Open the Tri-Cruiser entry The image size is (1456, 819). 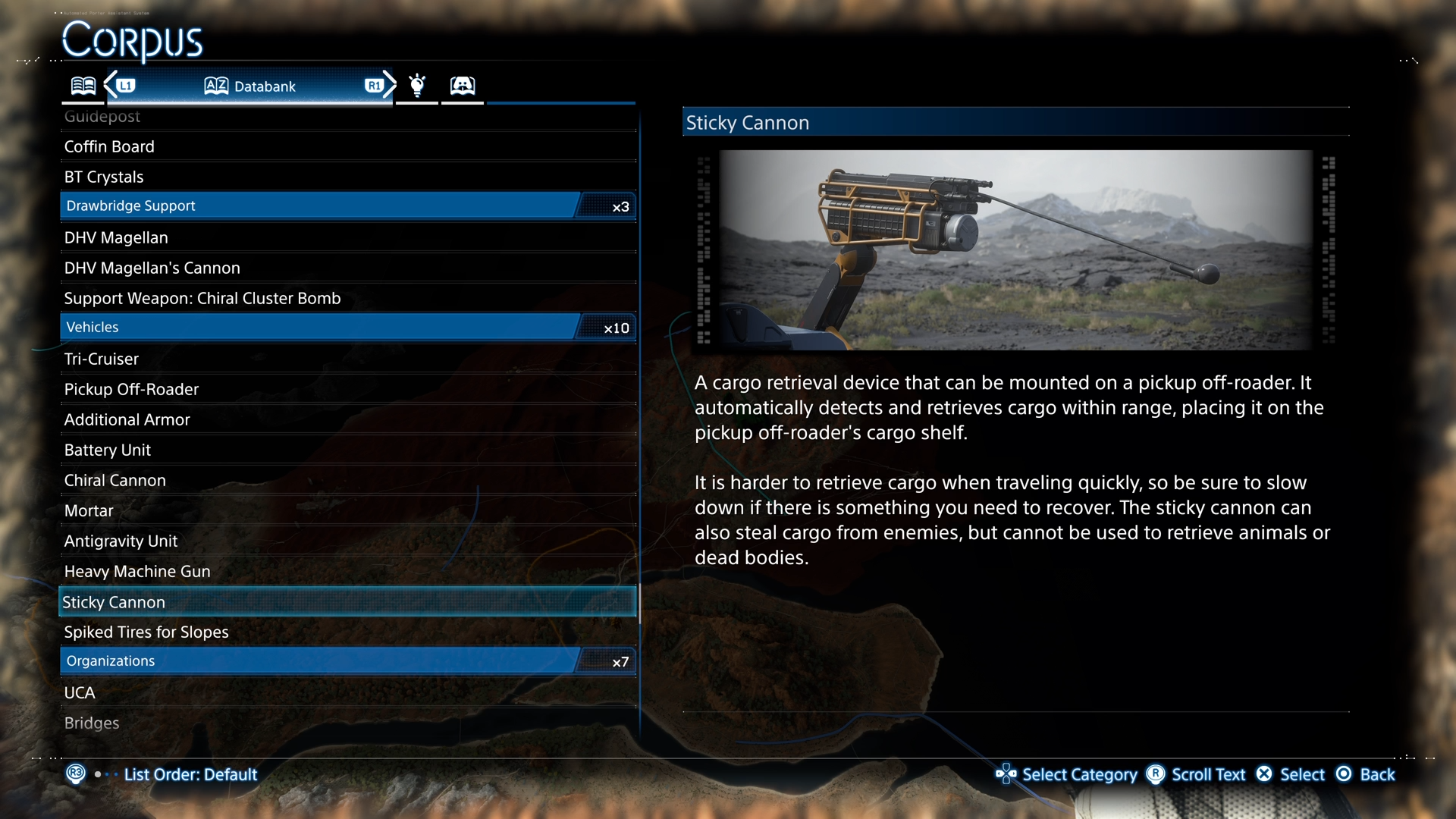[102, 359]
